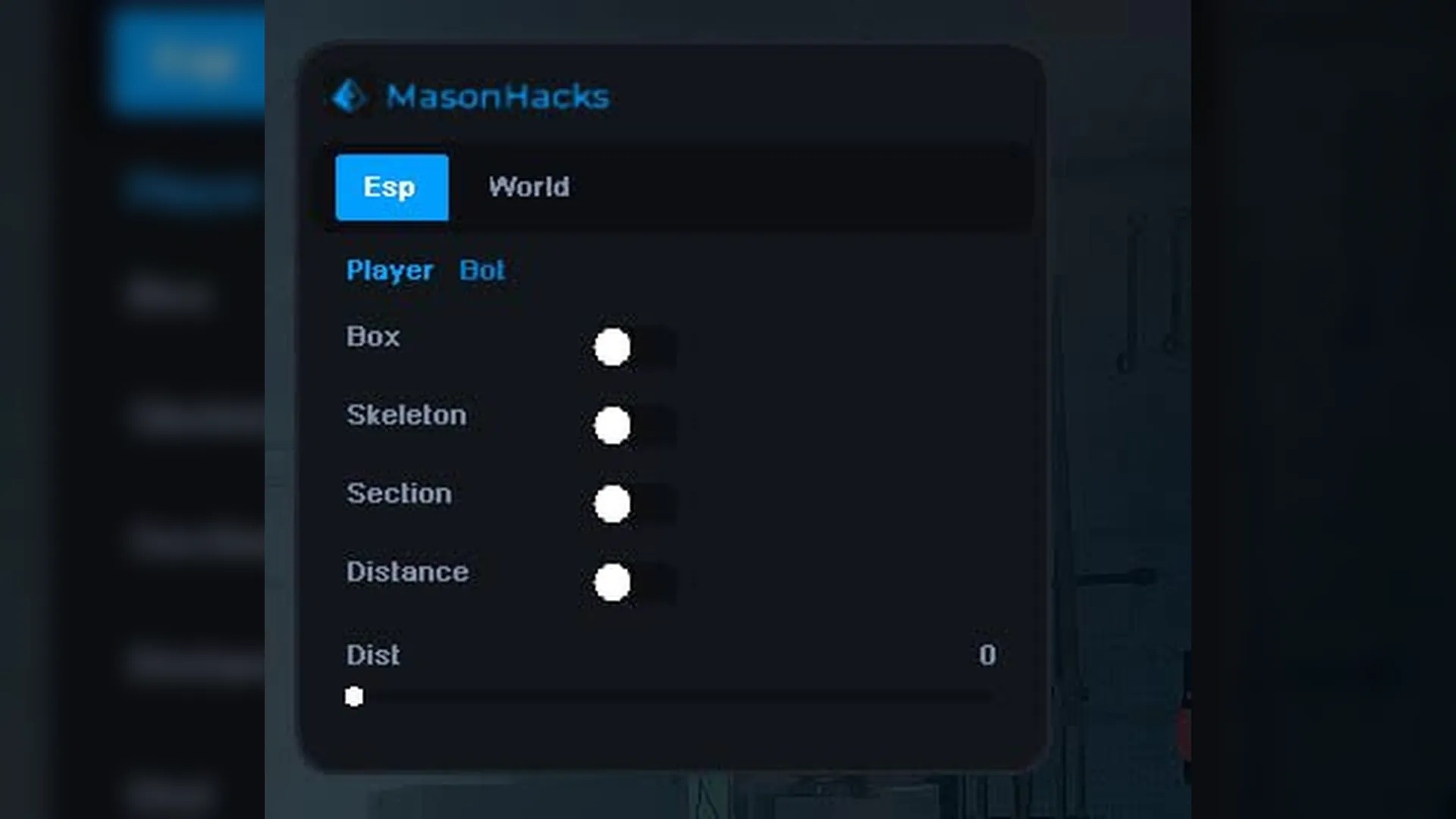Click the blue highlighted entry in left sidebar
Image resolution: width=1456 pixels, height=819 pixels.
188,61
